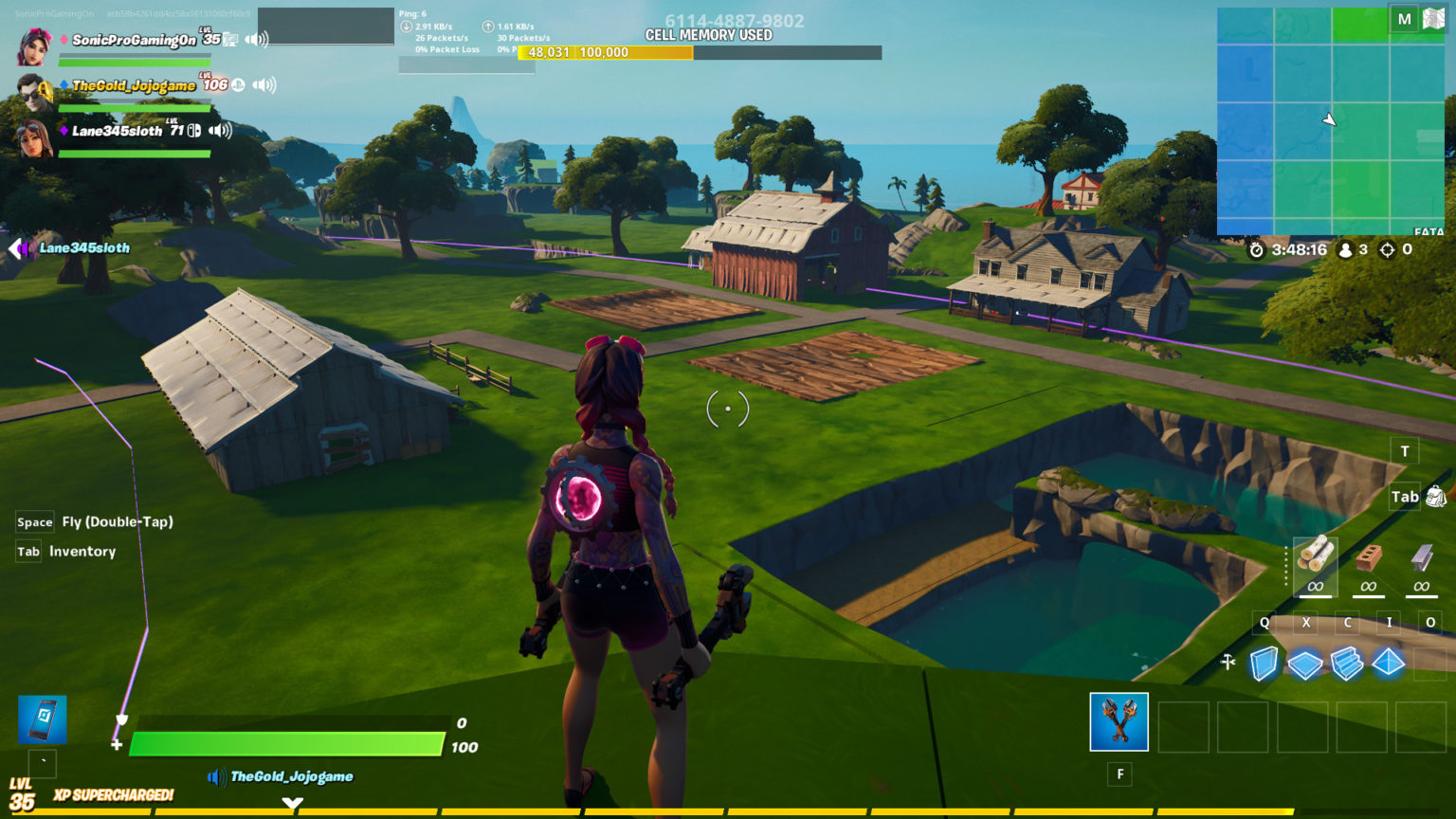The image size is (1456, 819).
Task: Mute Lane345sloth's voice chat
Action: point(220,131)
